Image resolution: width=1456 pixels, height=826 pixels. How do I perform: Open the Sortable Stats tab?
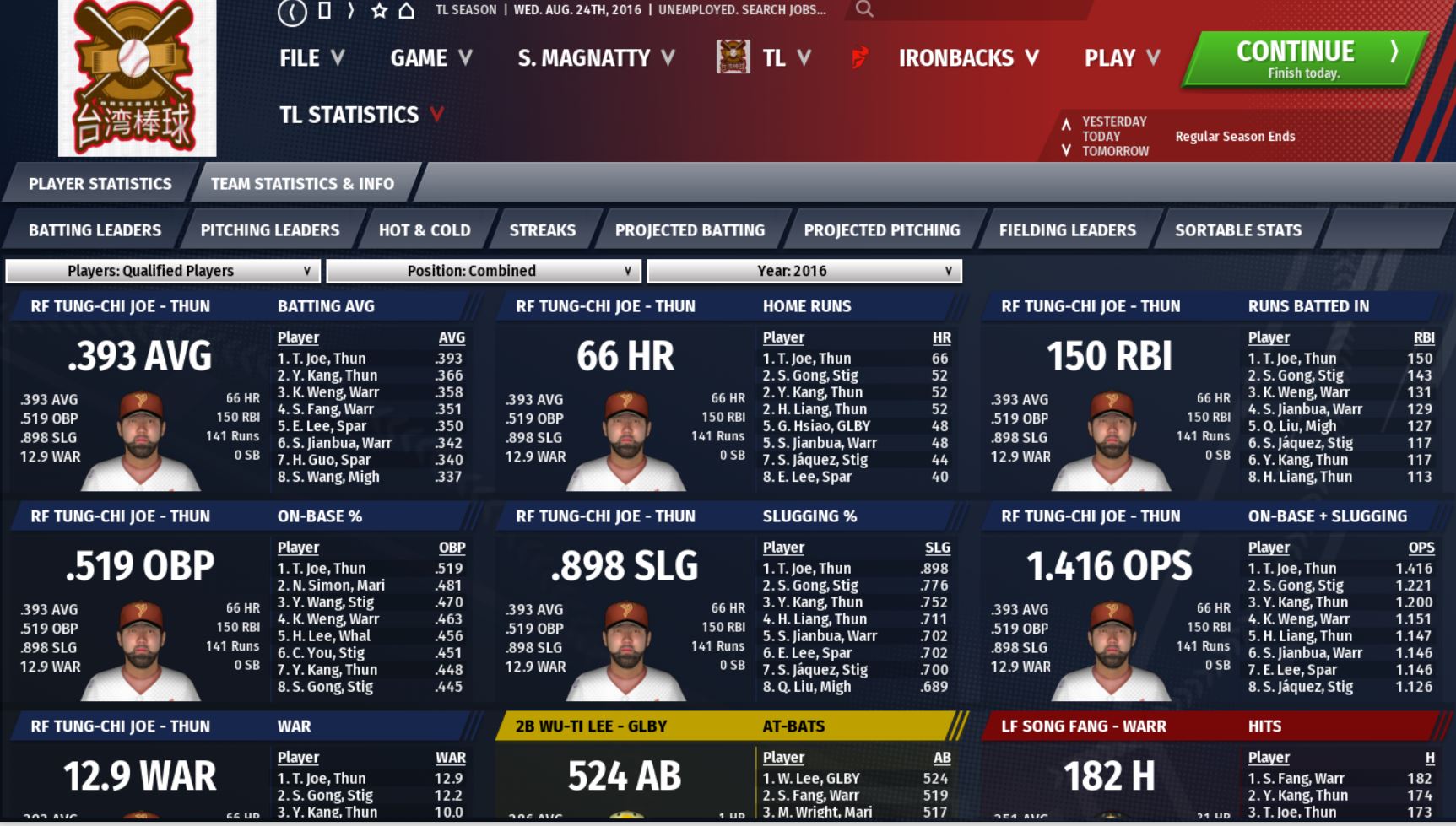(x=1237, y=230)
